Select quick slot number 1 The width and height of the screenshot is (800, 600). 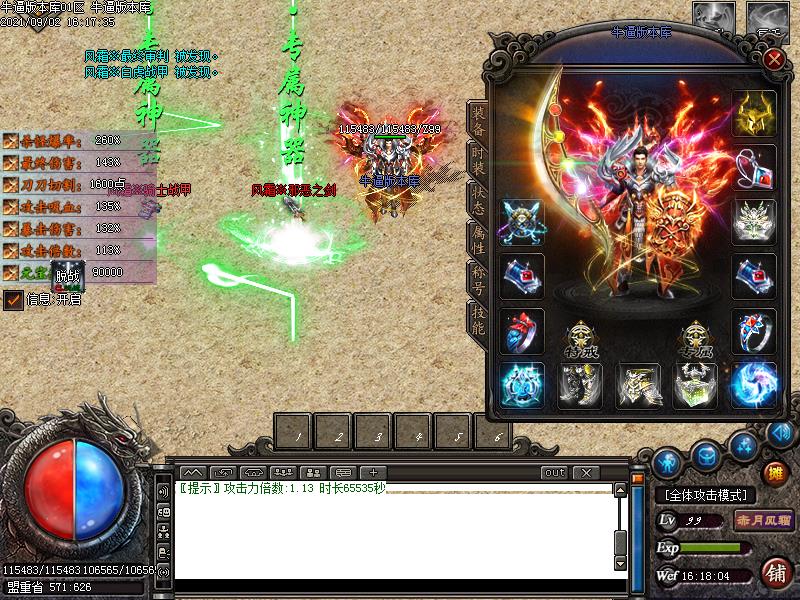tap(297, 436)
